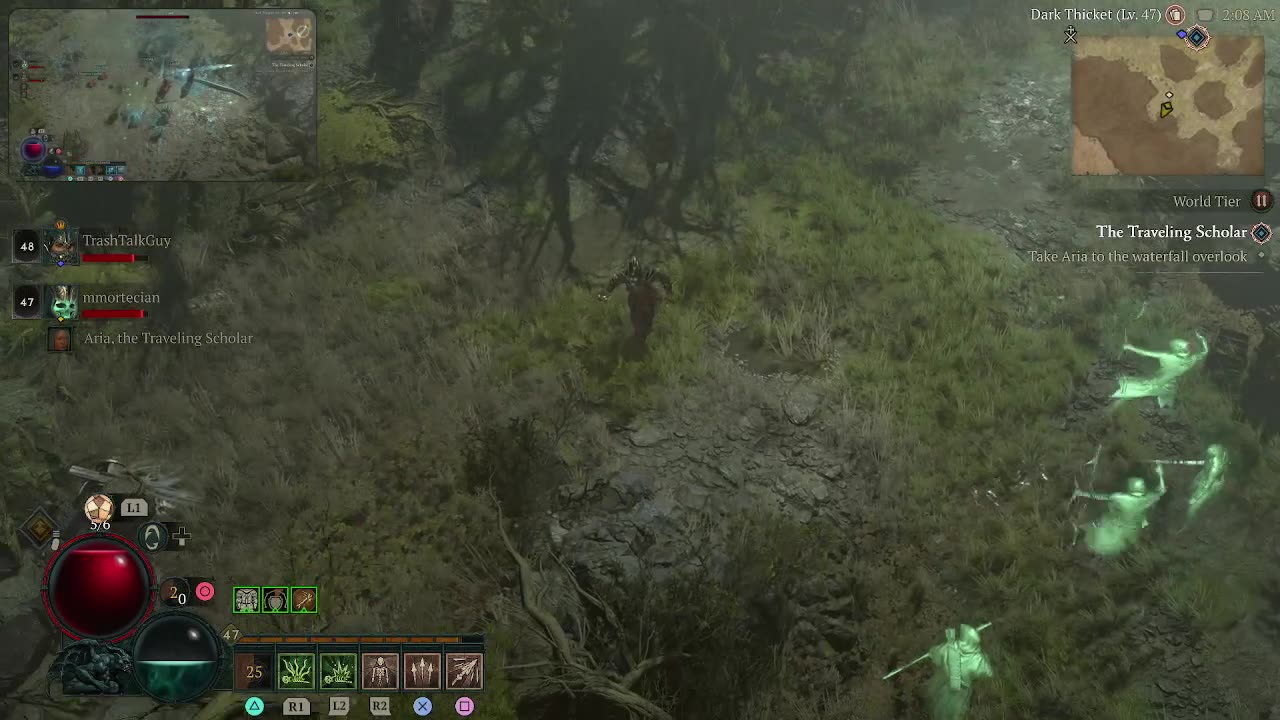Image resolution: width=1280 pixels, height=720 pixels.
Task: Select the dropped shield notification icon
Action: pyautogui.click(x=274, y=599)
